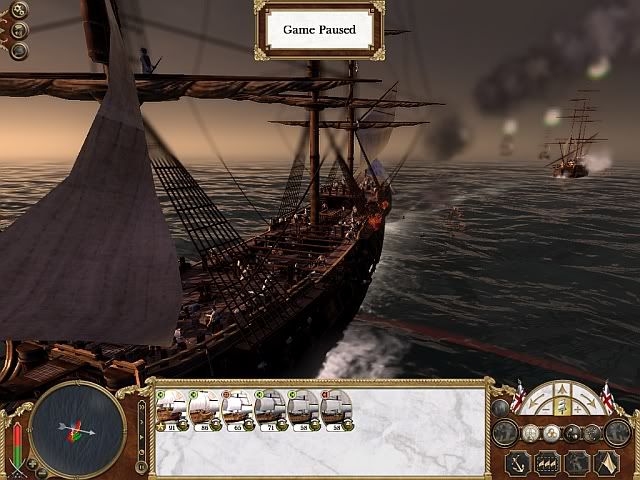Click the radar minimap
Image resolution: width=640 pixels, height=480 pixels.
tap(77, 429)
